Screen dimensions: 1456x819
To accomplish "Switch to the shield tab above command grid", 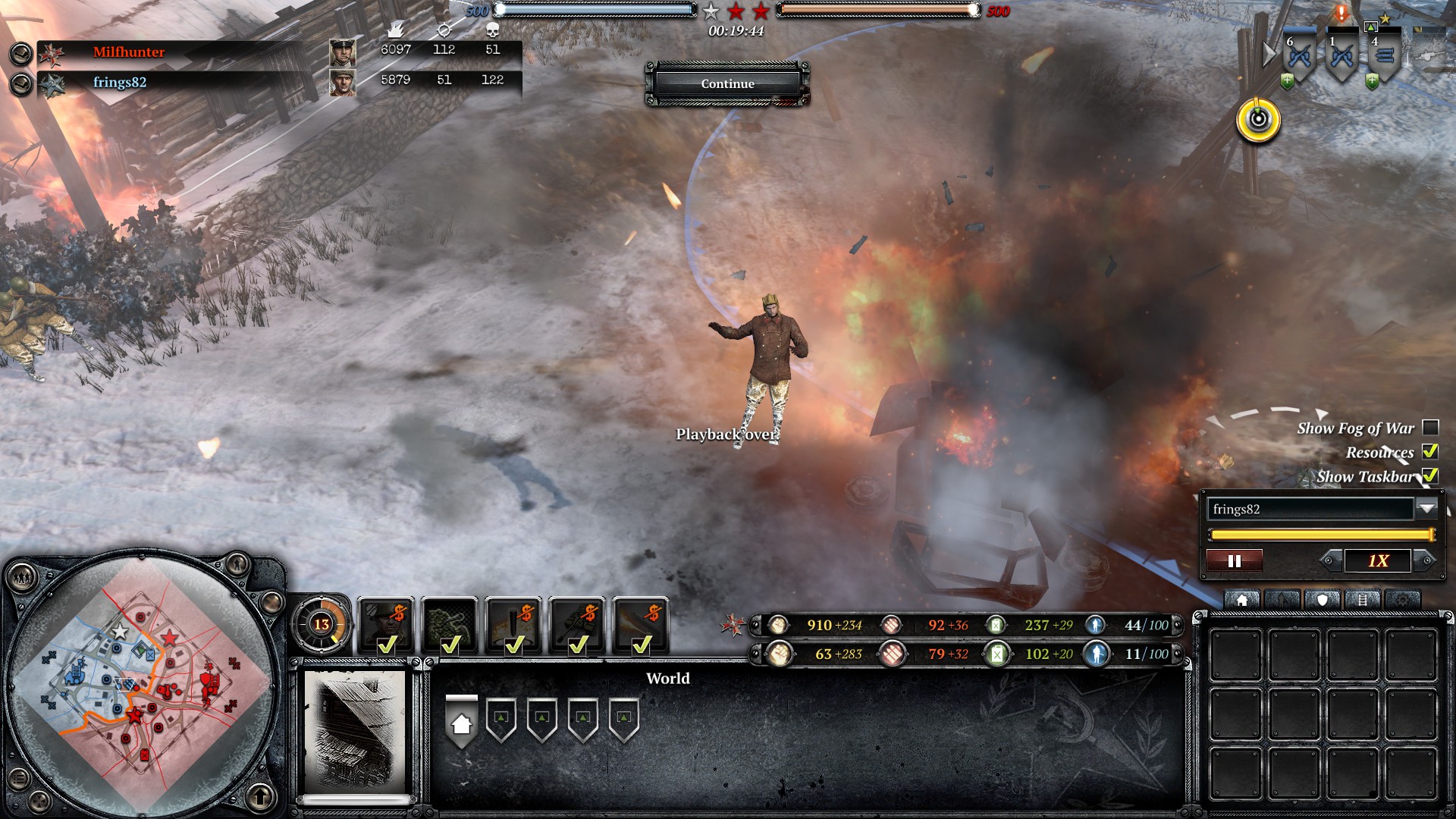I will pos(1322,601).
